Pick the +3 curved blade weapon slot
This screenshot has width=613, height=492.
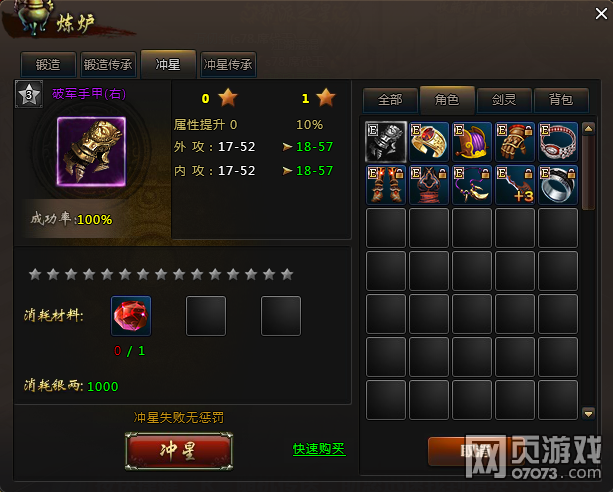[x=515, y=185]
